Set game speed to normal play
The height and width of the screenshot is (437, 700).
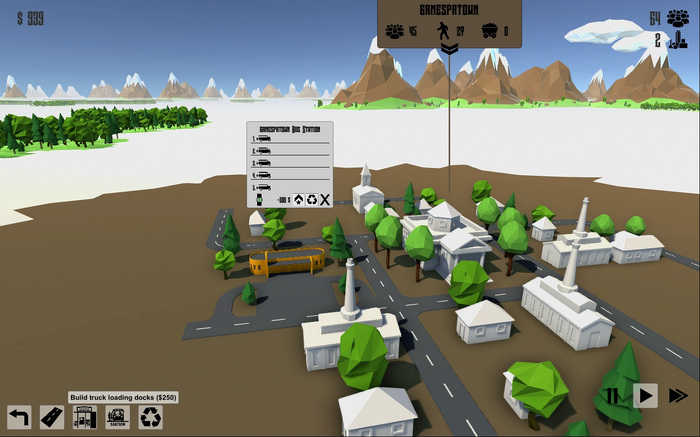click(645, 396)
